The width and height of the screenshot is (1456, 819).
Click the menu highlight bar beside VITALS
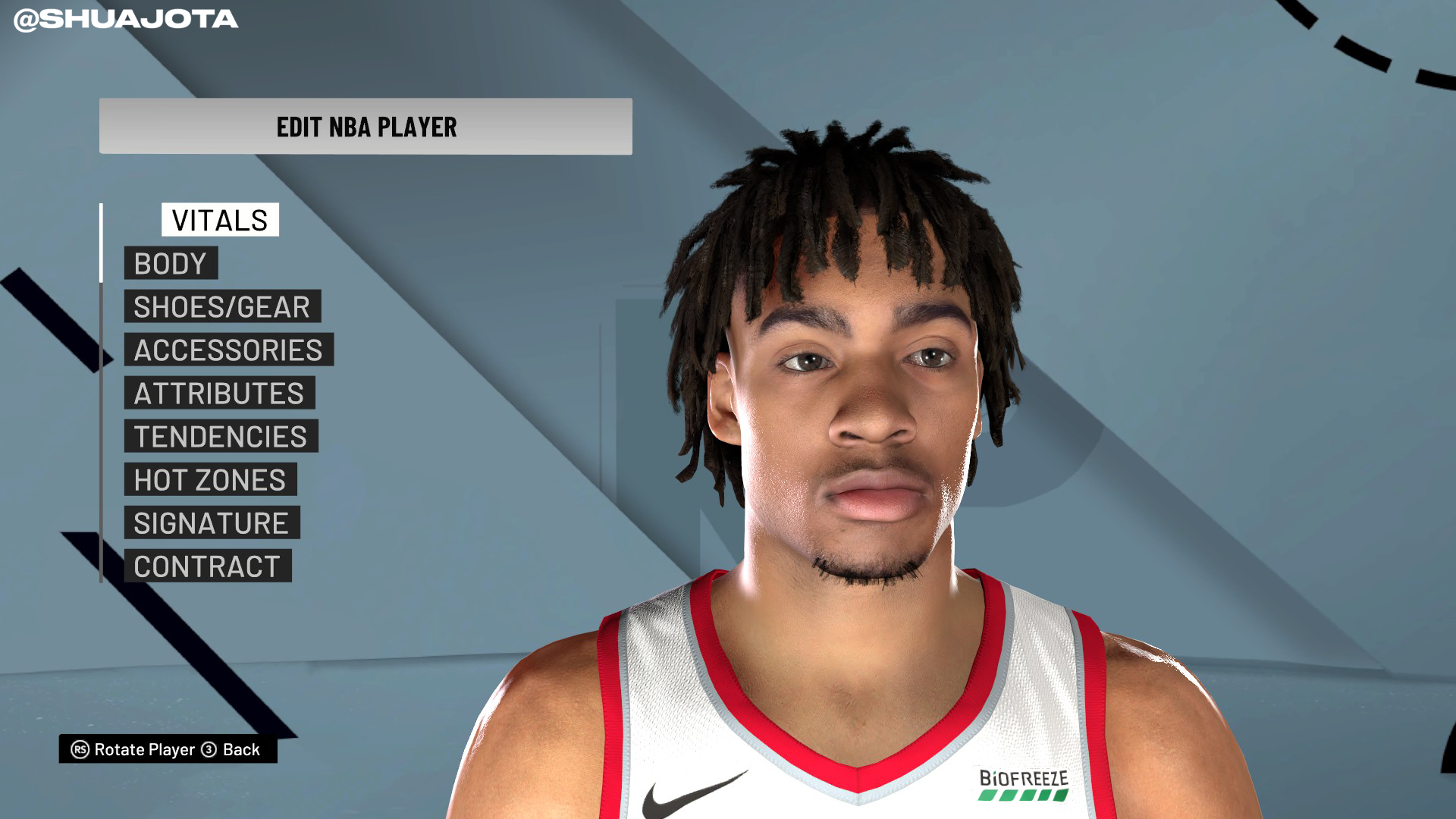point(102,243)
